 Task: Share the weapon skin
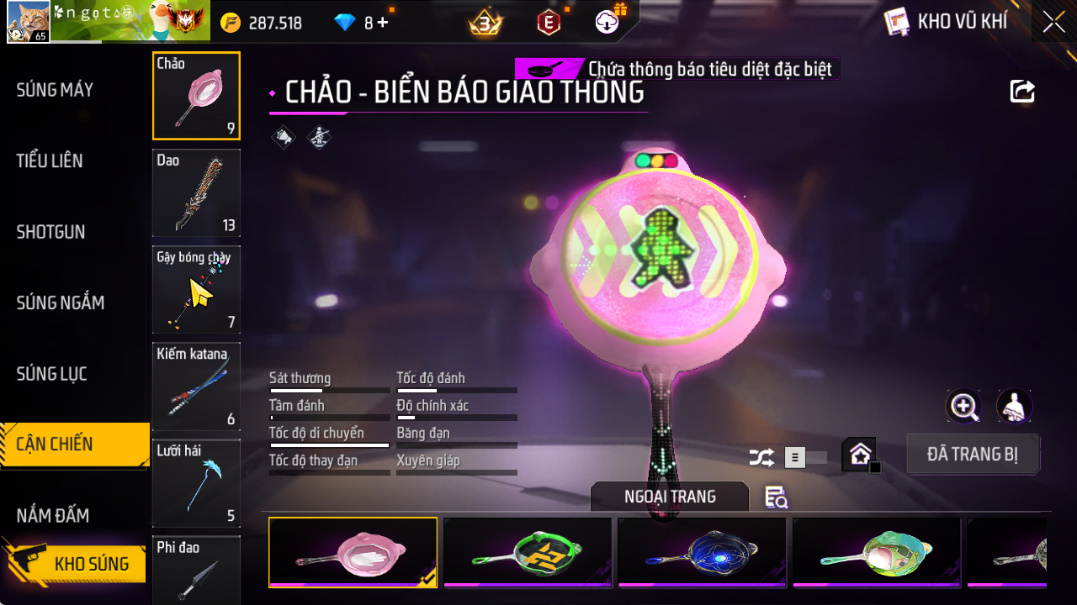click(1022, 92)
